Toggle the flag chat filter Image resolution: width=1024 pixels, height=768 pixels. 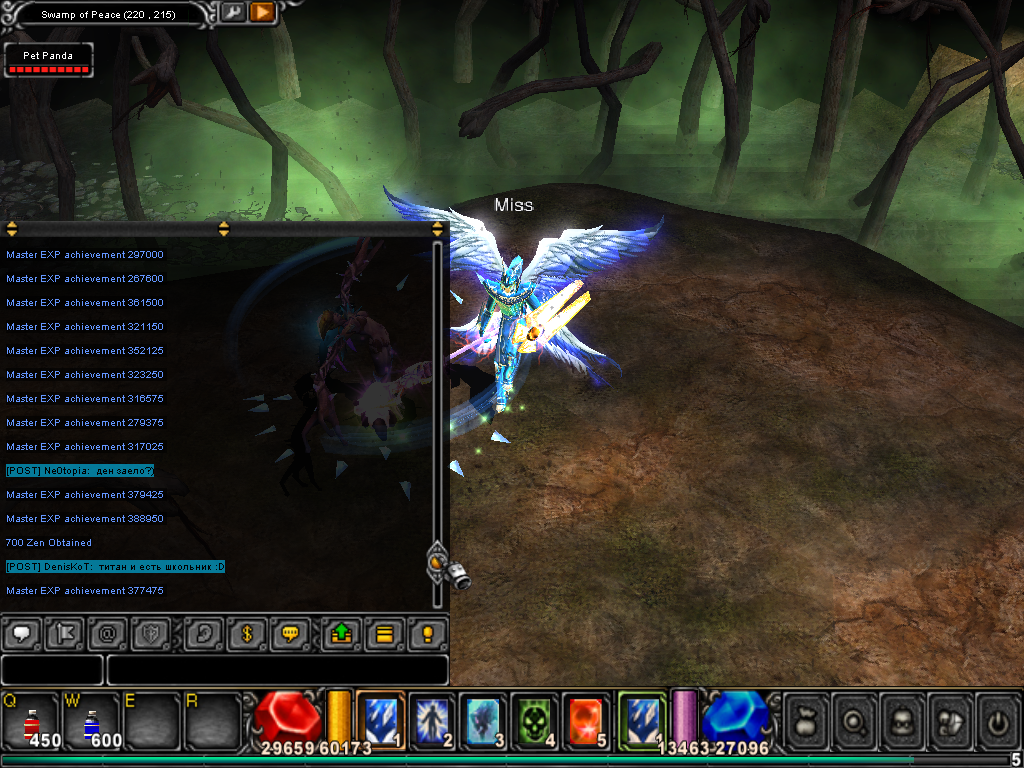[62, 633]
